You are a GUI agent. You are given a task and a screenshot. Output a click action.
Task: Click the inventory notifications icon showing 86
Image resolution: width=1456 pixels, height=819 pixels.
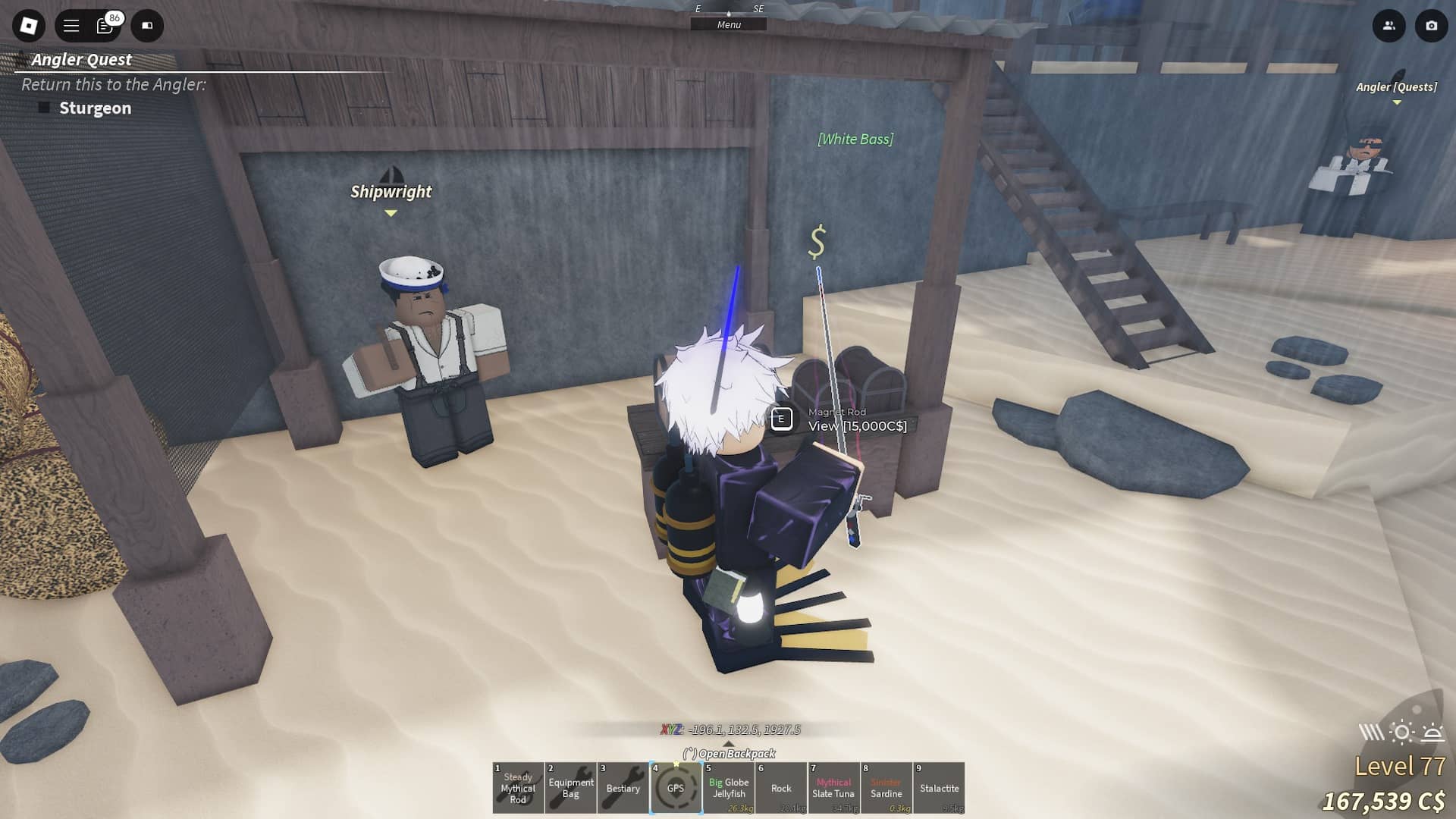click(105, 26)
